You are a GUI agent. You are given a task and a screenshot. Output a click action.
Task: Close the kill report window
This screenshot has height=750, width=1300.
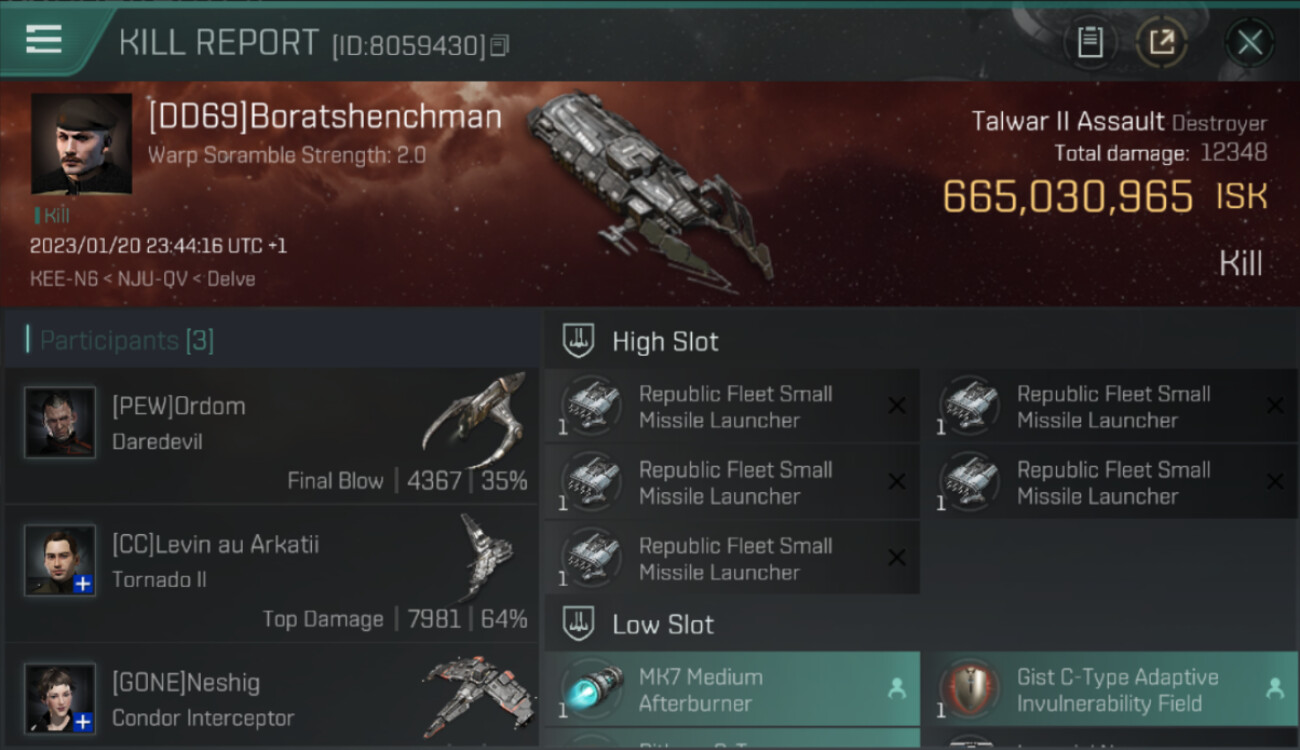1249,43
